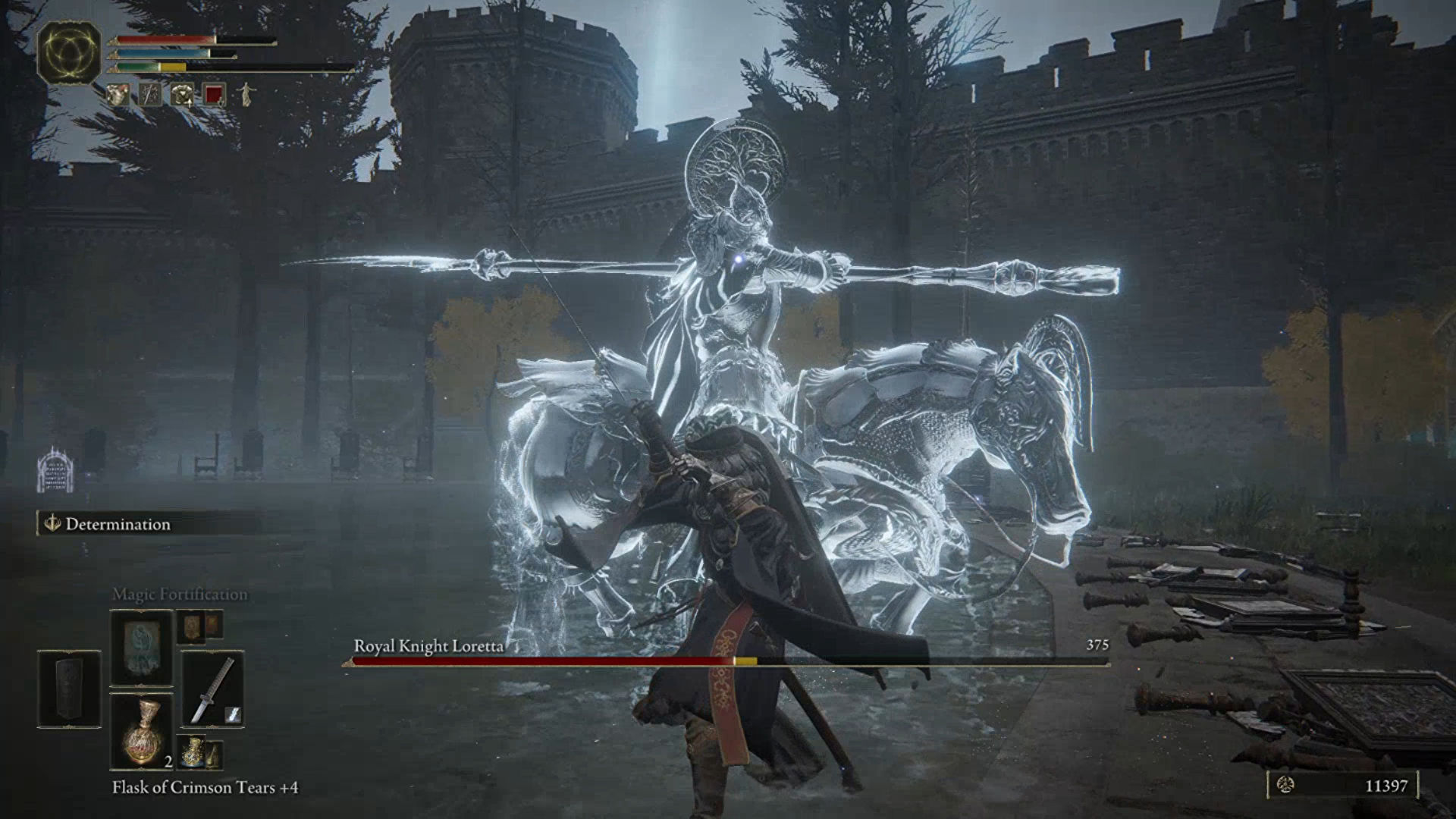Click the Determination skill label
This screenshot has height=819, width=1456.
pos(118,524)
